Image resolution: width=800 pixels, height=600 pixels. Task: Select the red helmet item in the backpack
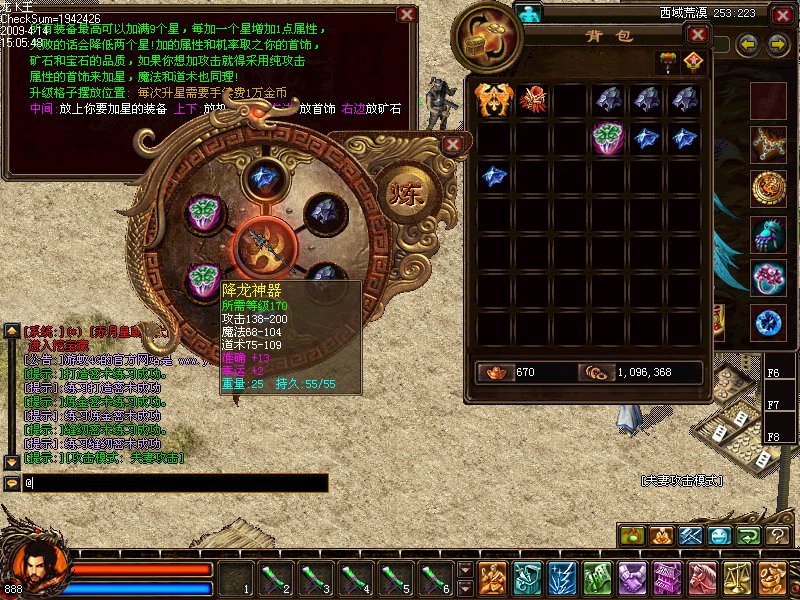click(x=532, y=100)
